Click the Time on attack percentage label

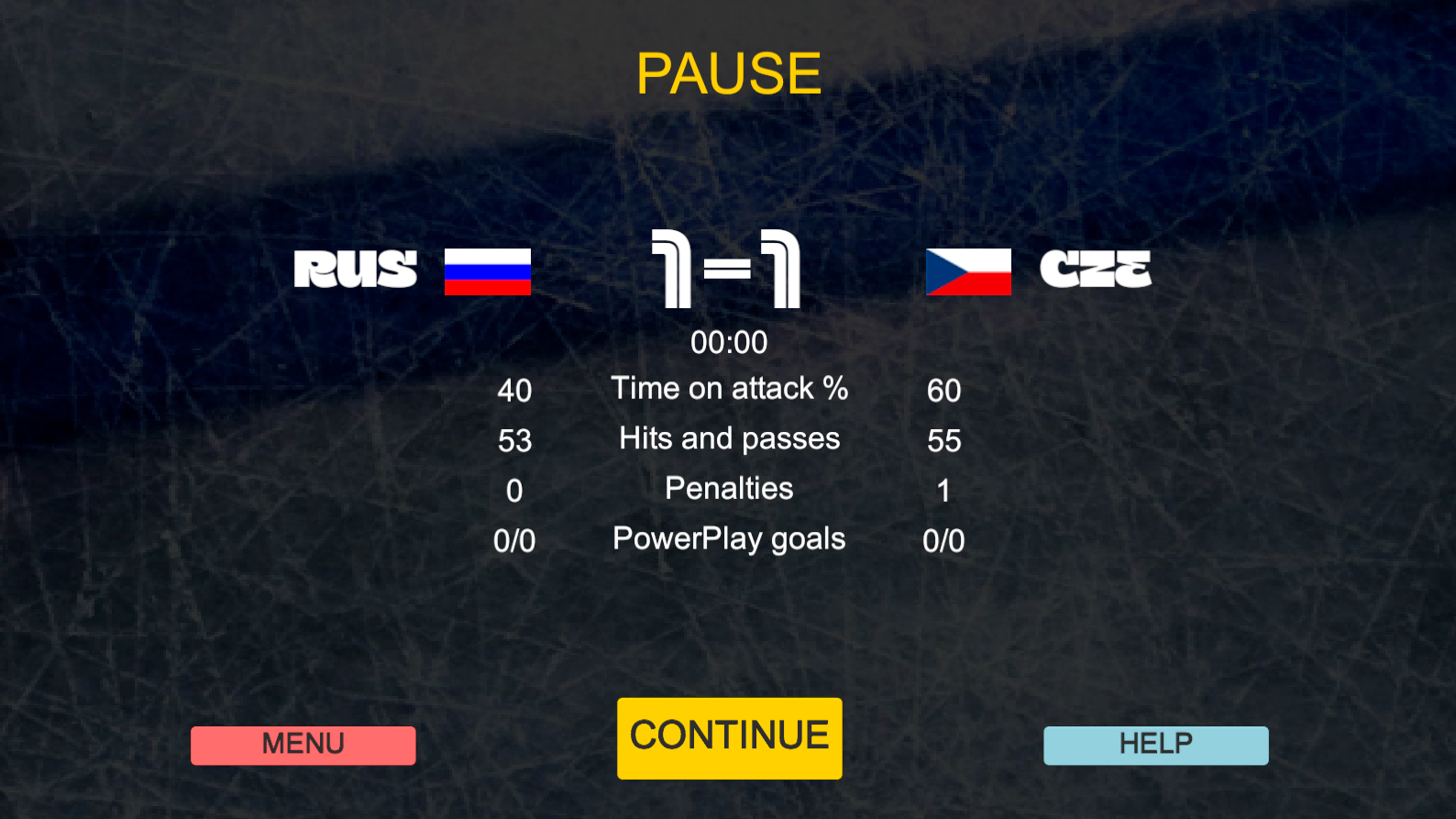pos(731,388)
